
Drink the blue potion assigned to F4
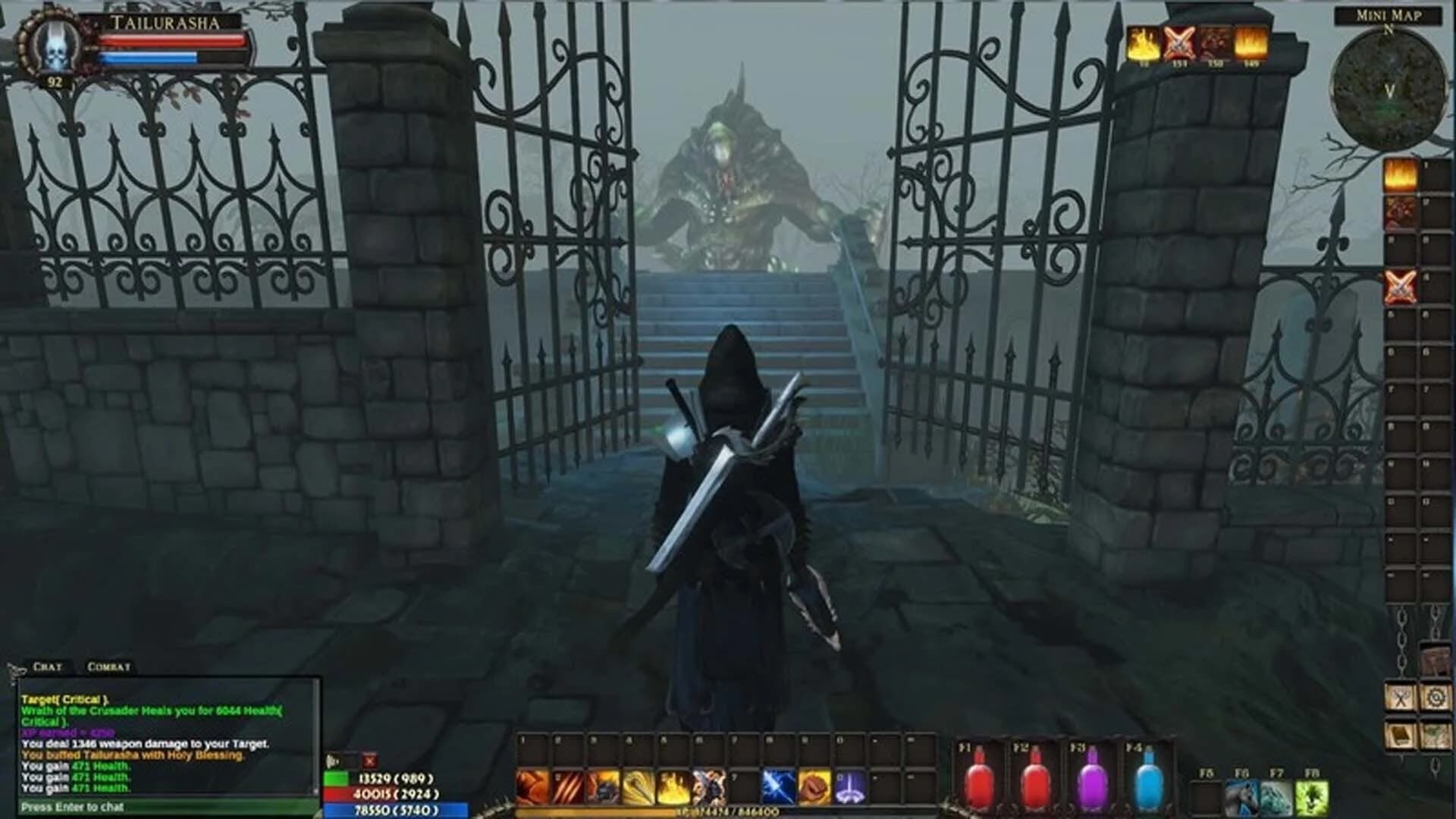pos(1150,781)
